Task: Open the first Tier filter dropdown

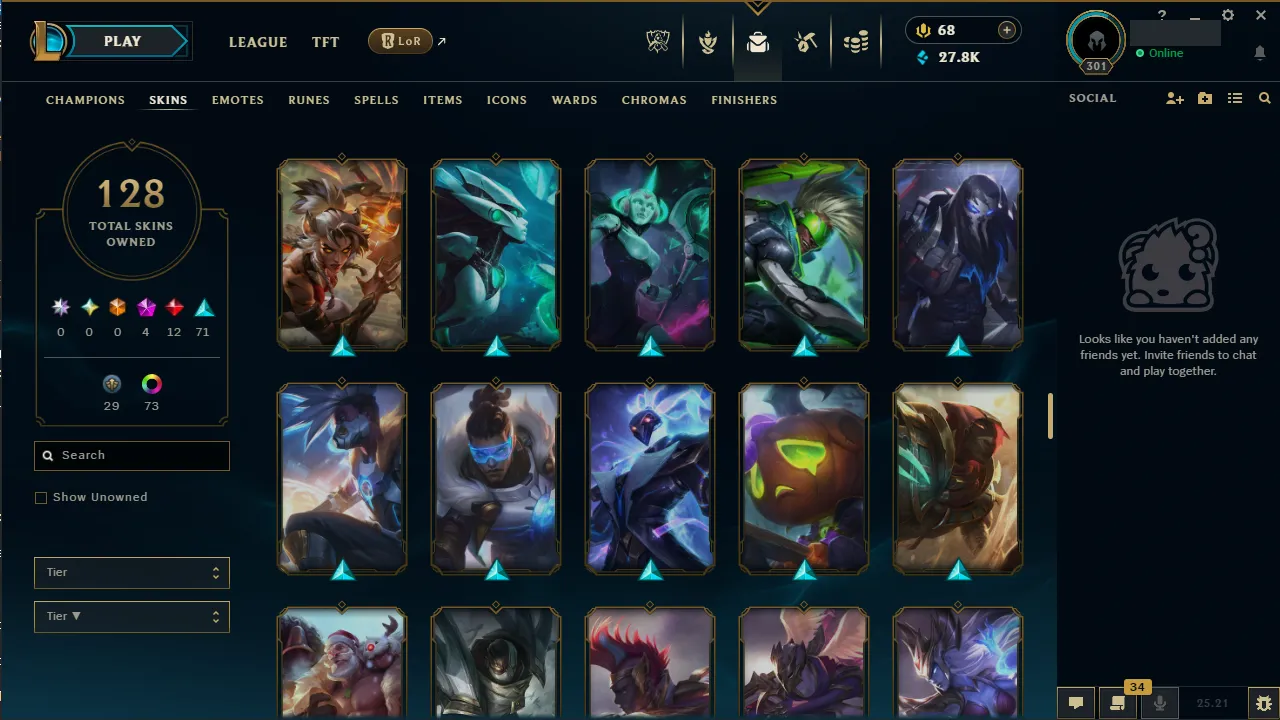Action: (131, 572)
